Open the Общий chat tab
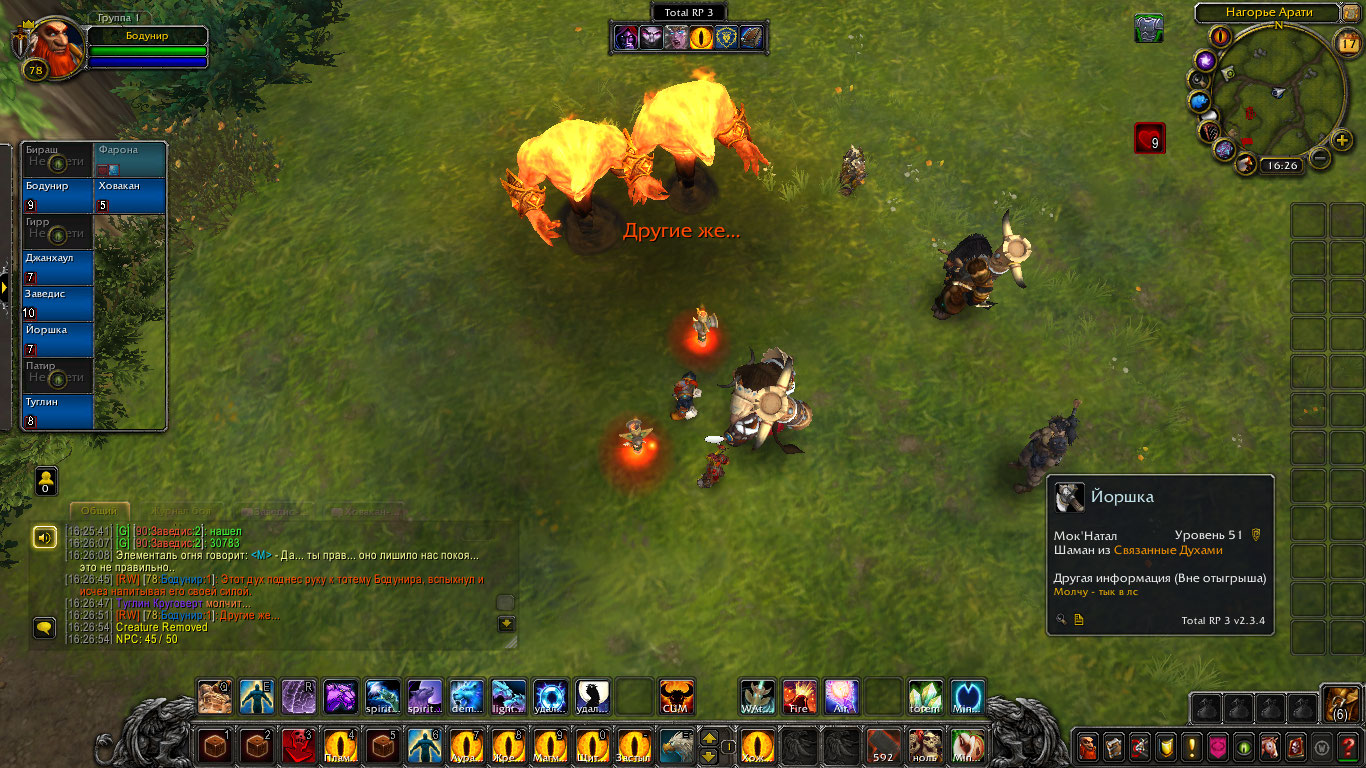1366x768 pixels. (x=99, y=511)
